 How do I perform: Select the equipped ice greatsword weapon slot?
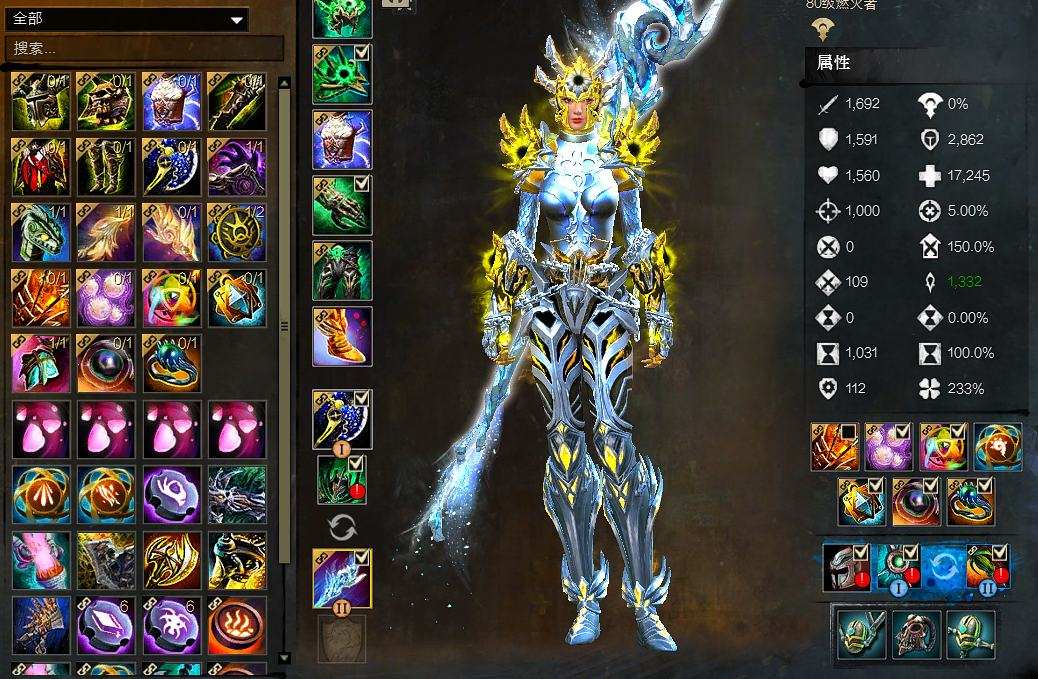[342, 579]
